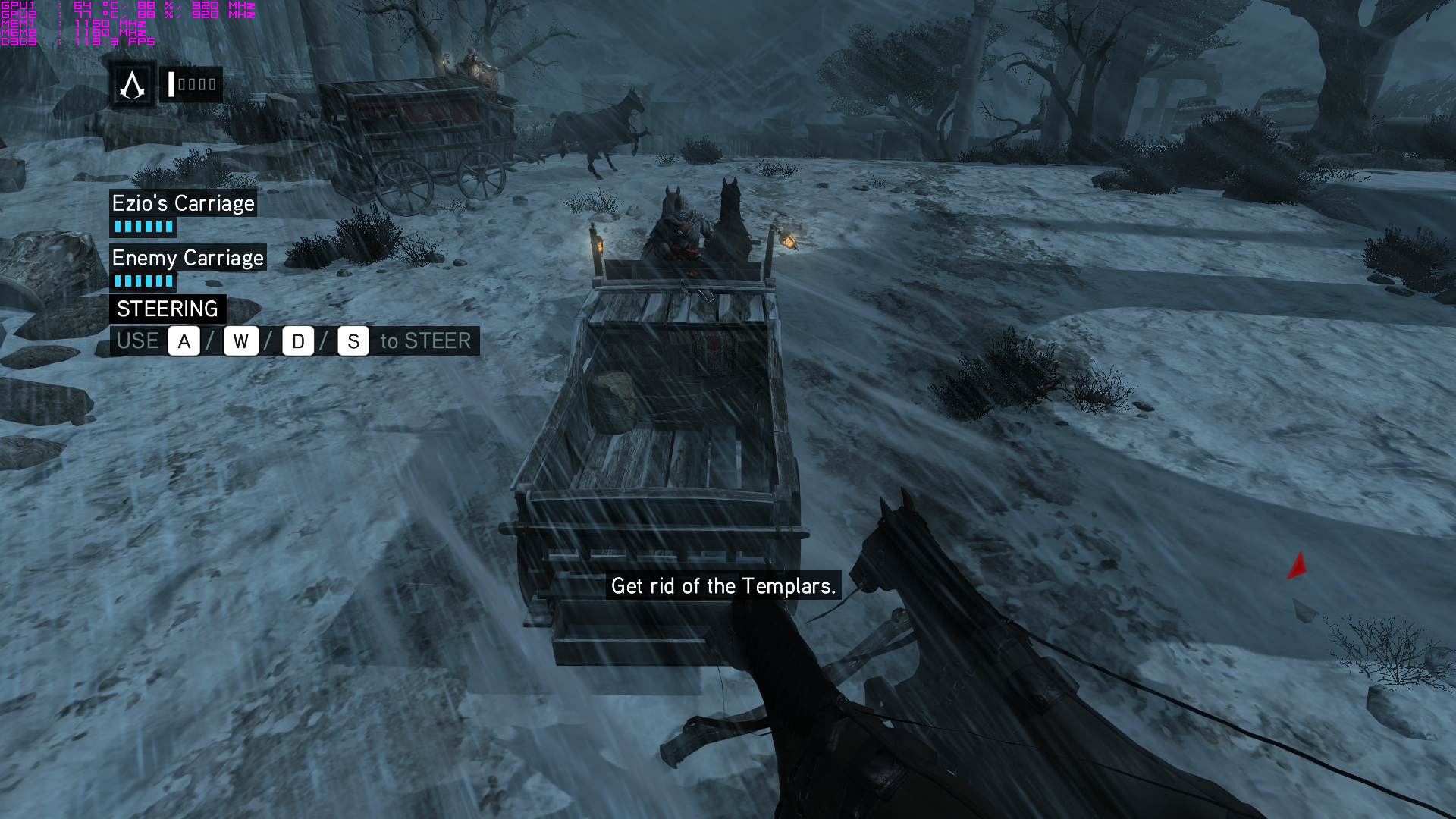Click the Assassin insignia icon
The width and height of the screenshot is (1456, 819).
(133, 85)
